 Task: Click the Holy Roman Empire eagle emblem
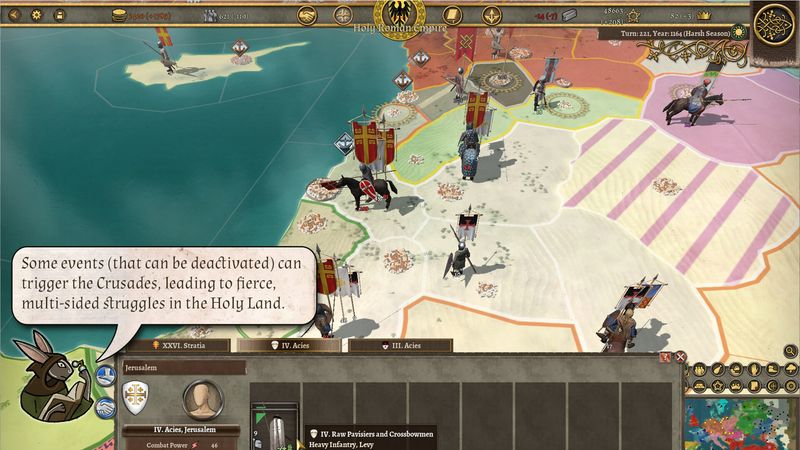coord(397,14)
